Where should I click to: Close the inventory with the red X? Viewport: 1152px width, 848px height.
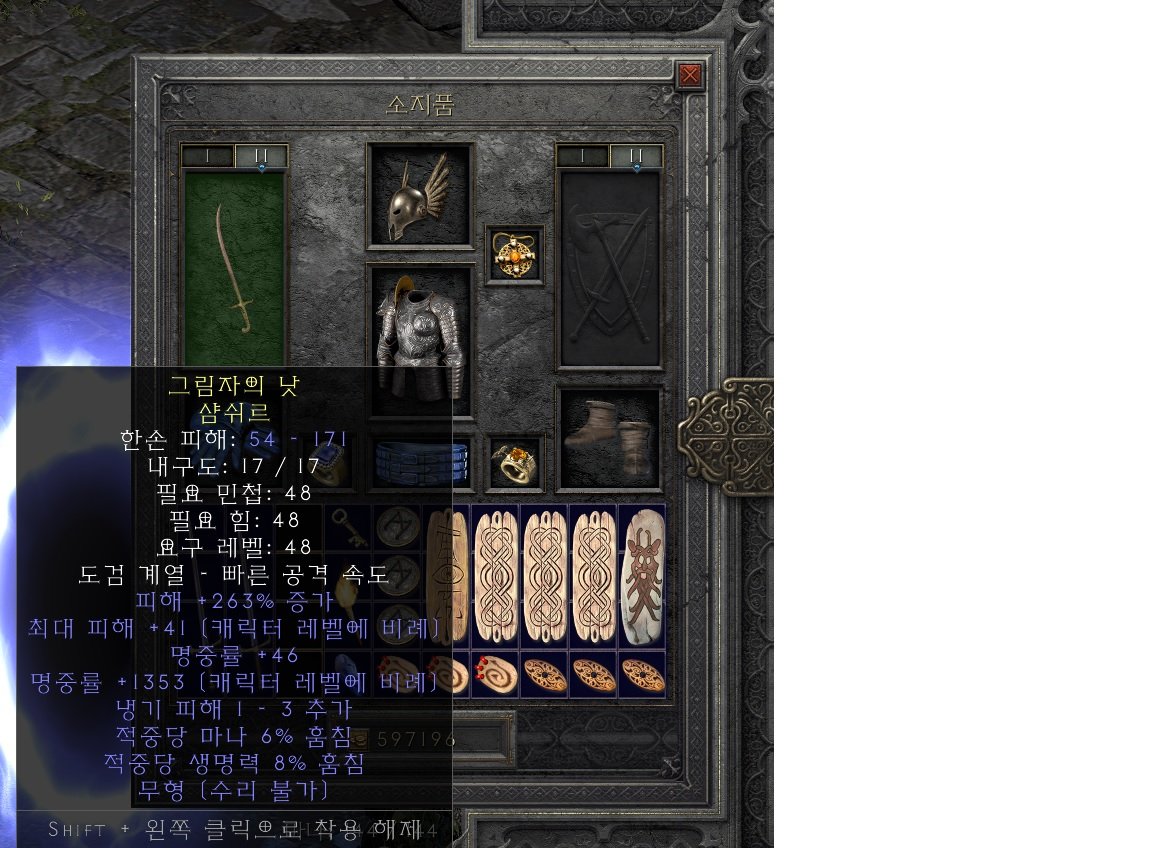point(689,75)
